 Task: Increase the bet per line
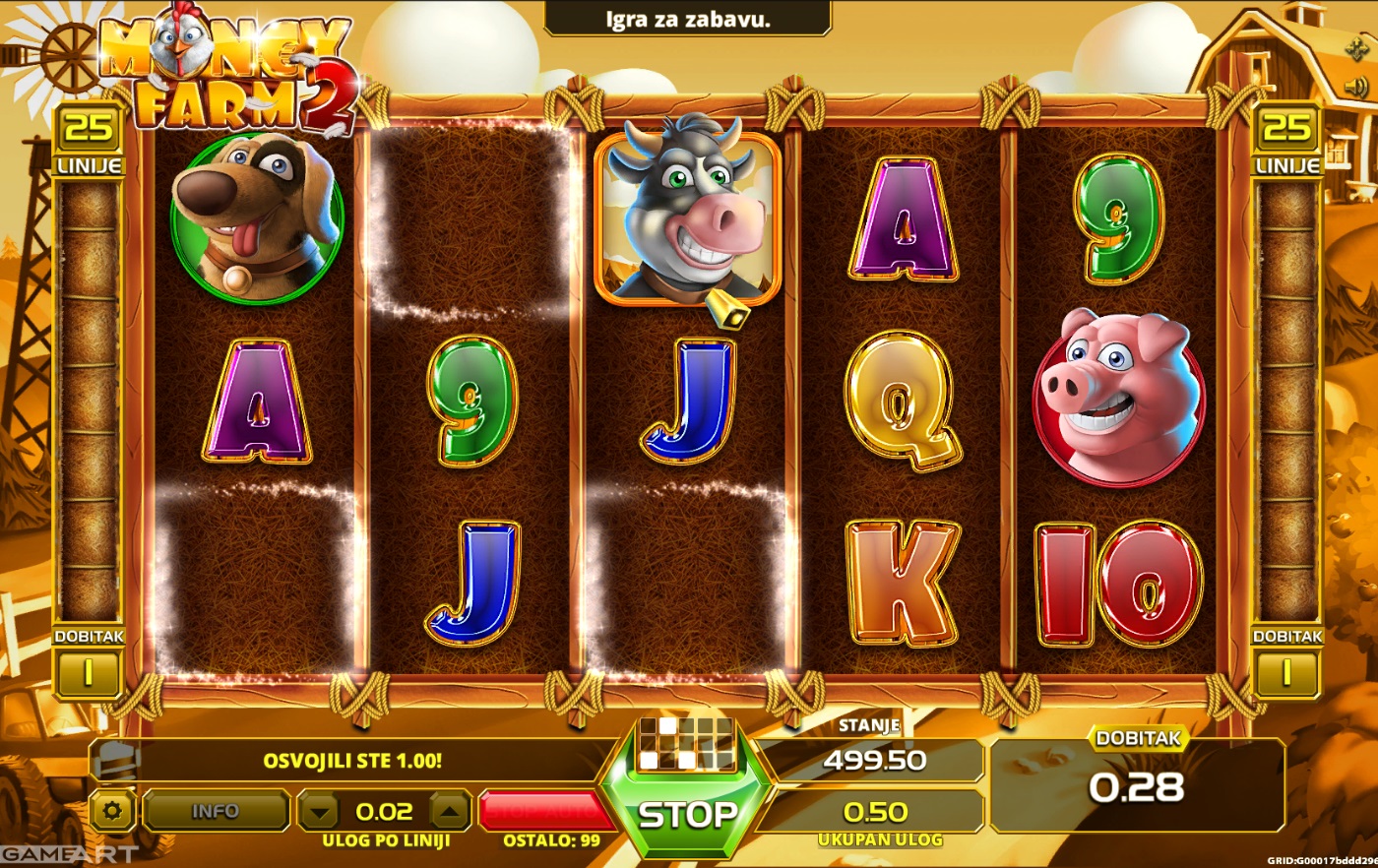tap(449, 813)
